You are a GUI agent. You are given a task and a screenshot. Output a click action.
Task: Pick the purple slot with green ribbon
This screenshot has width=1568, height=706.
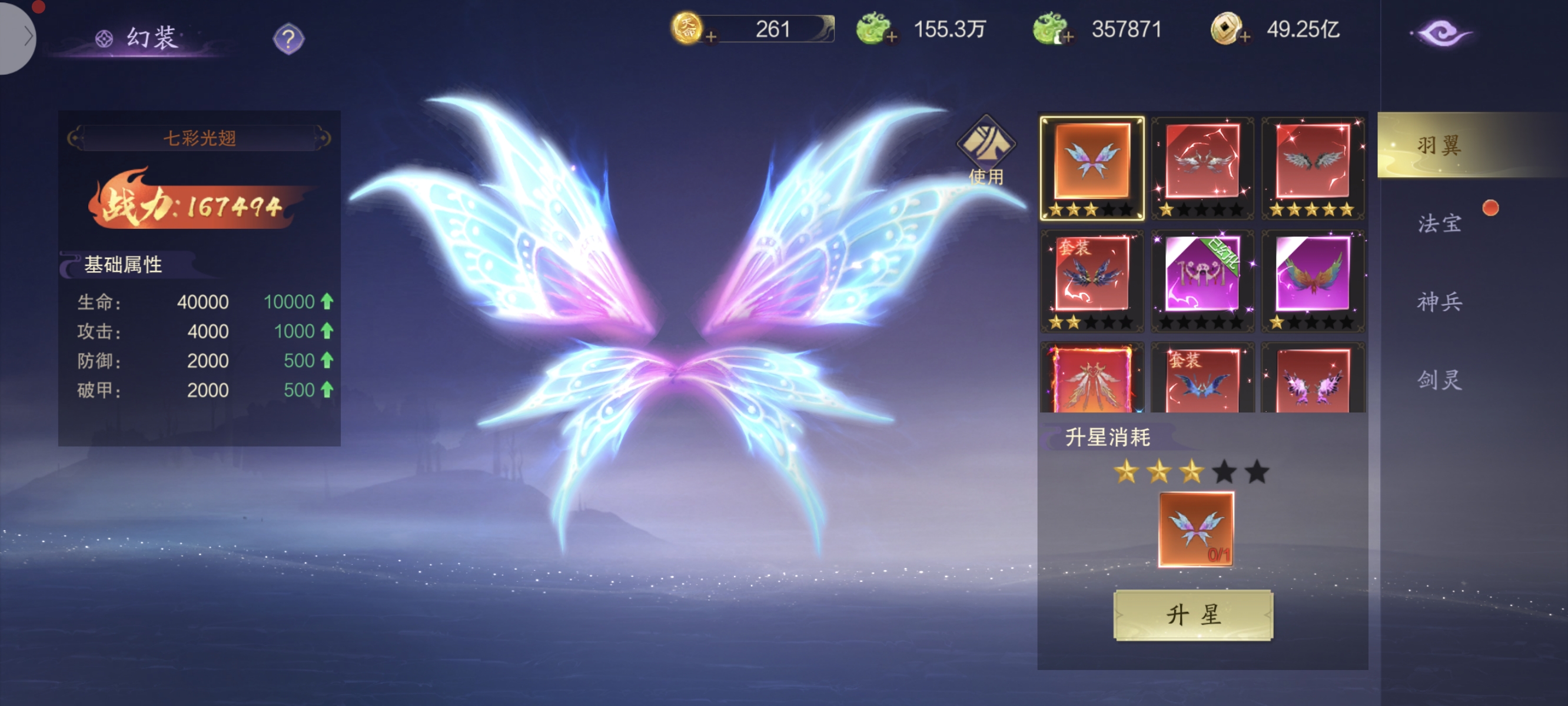click(1202, 280)
